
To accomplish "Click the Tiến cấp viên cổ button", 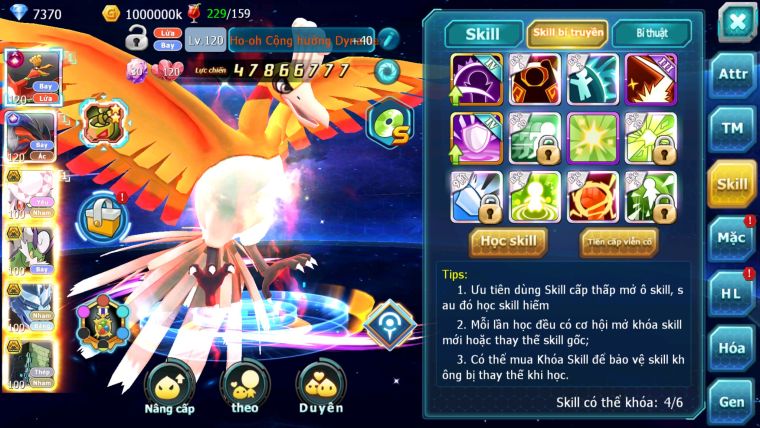I will tap(619, 241).
